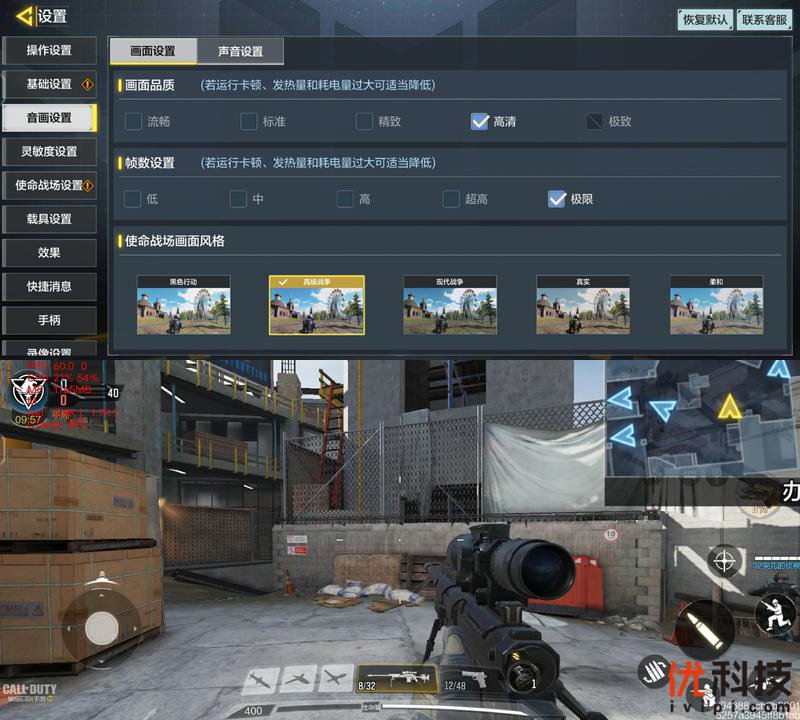Choose the 黑色行动 style thumbnail
Screen dimensions: 800x720
(x=184, y=305)
